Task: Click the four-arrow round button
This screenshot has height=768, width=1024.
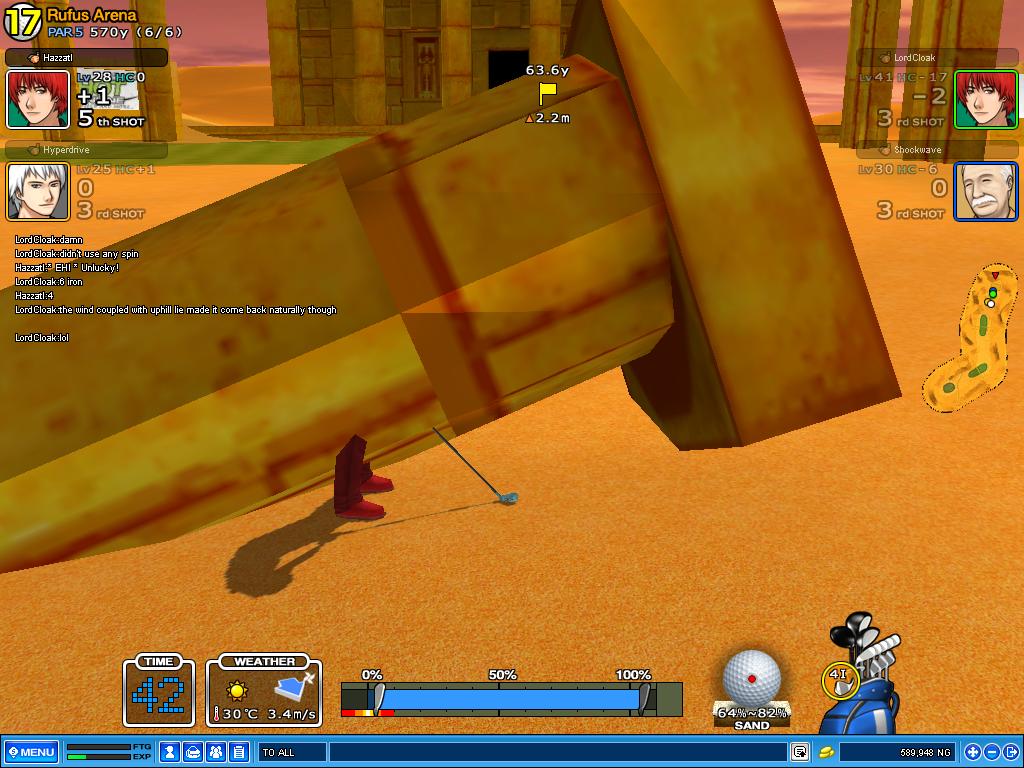Action: pyautogui.click(x=973, y=752)
